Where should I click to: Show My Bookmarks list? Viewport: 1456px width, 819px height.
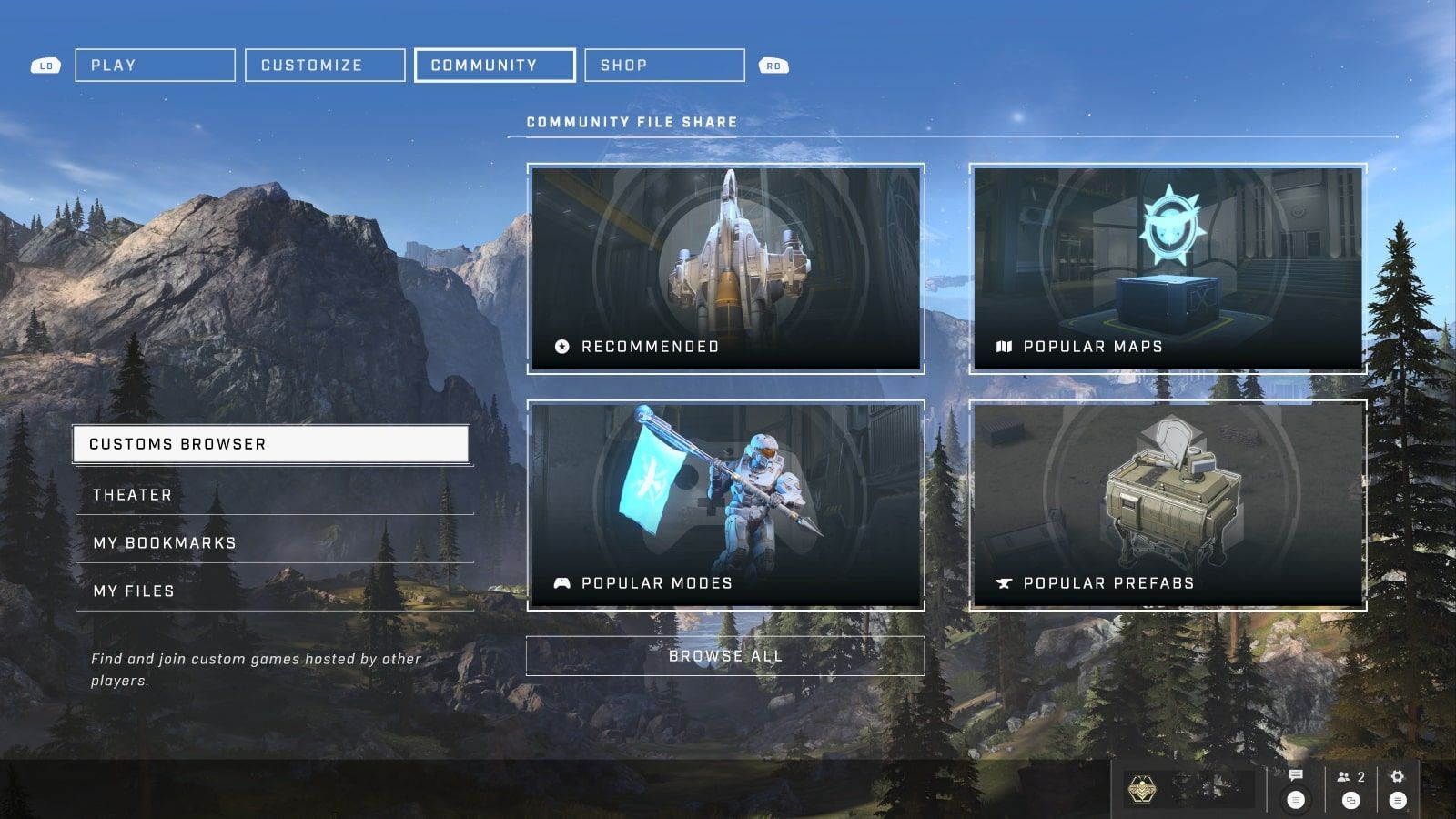point(273,543)
